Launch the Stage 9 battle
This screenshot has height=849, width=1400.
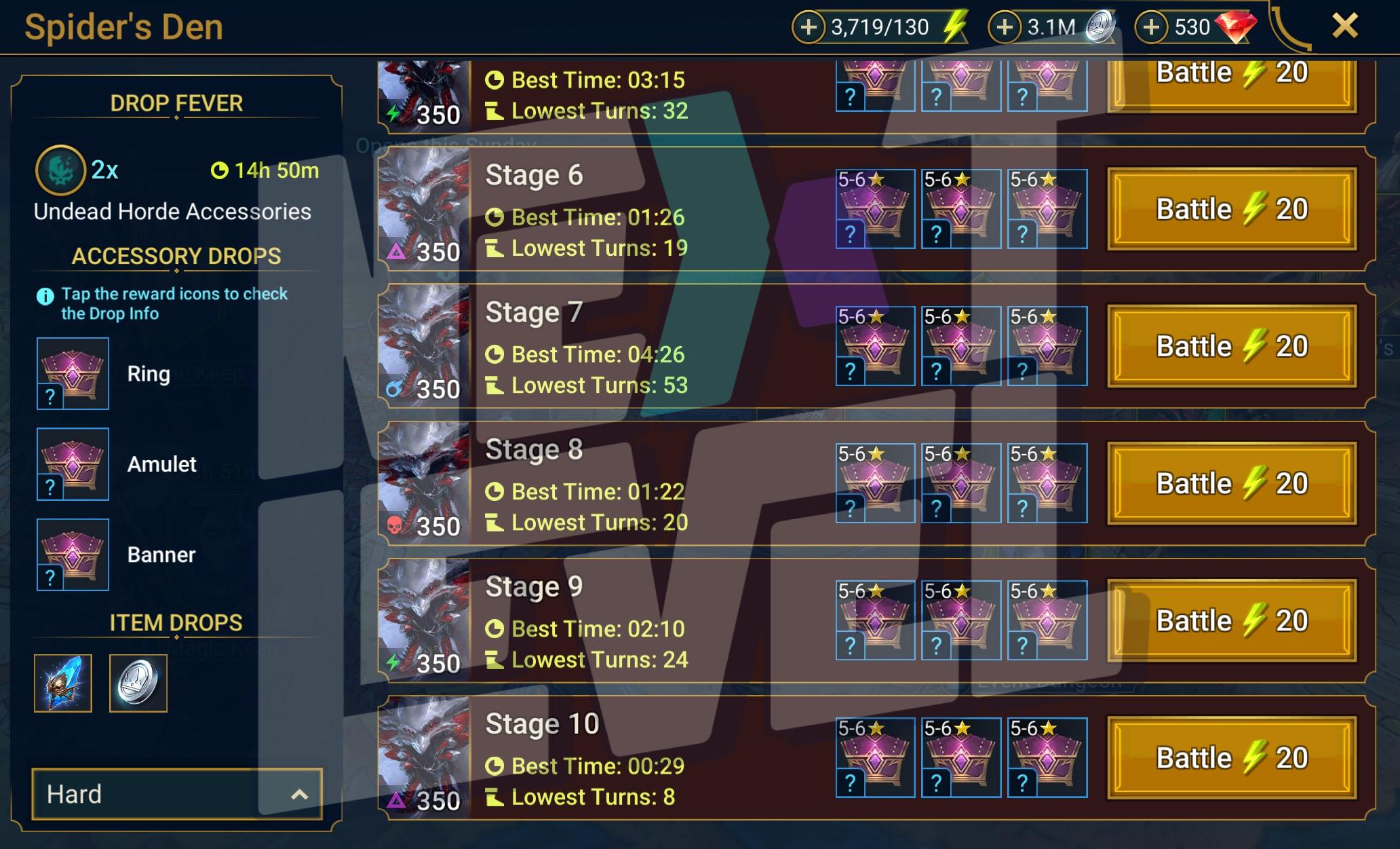coord(1232,621)
